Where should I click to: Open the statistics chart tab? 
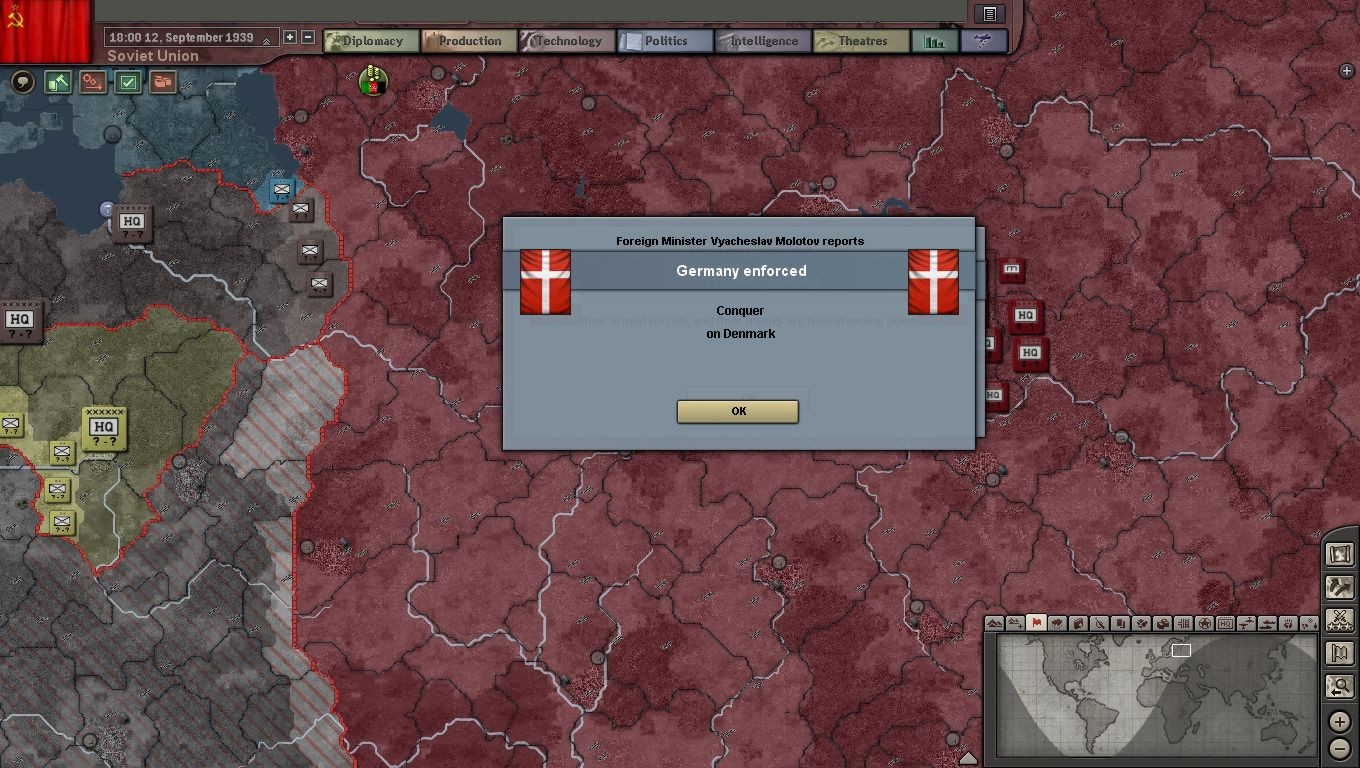pos(934,41)
